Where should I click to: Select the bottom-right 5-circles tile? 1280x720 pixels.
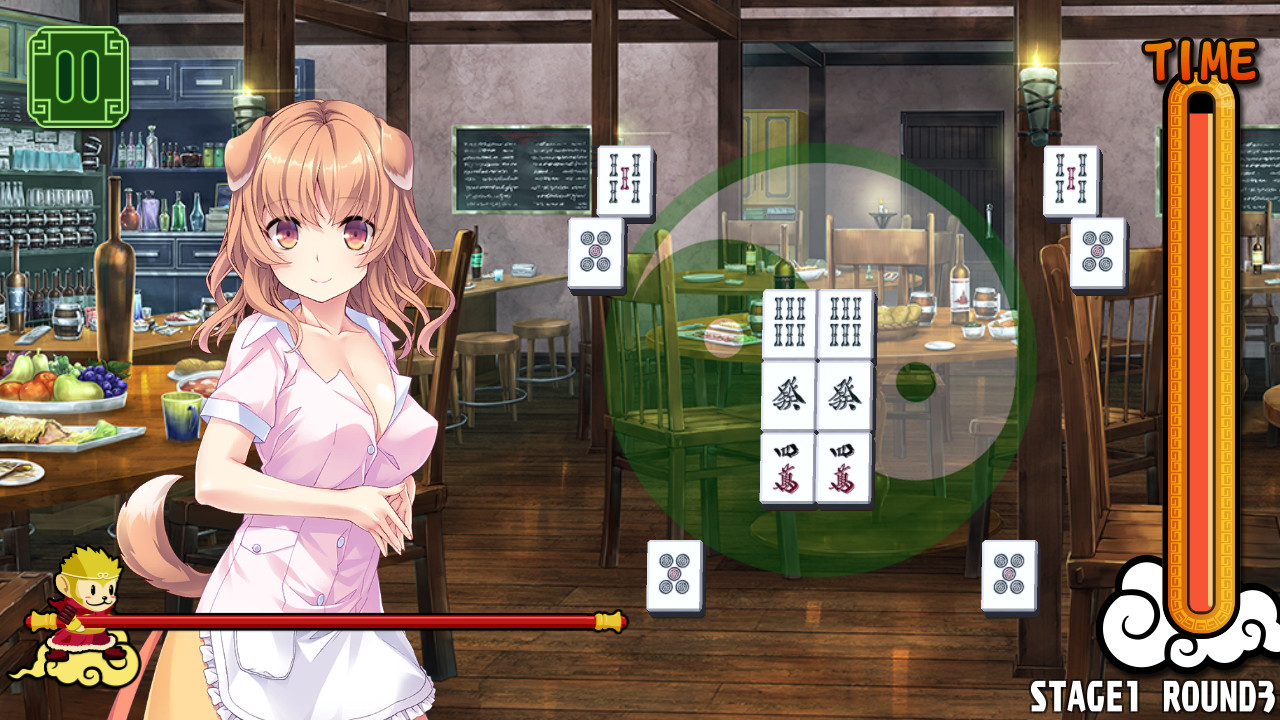coord(1012,575)
